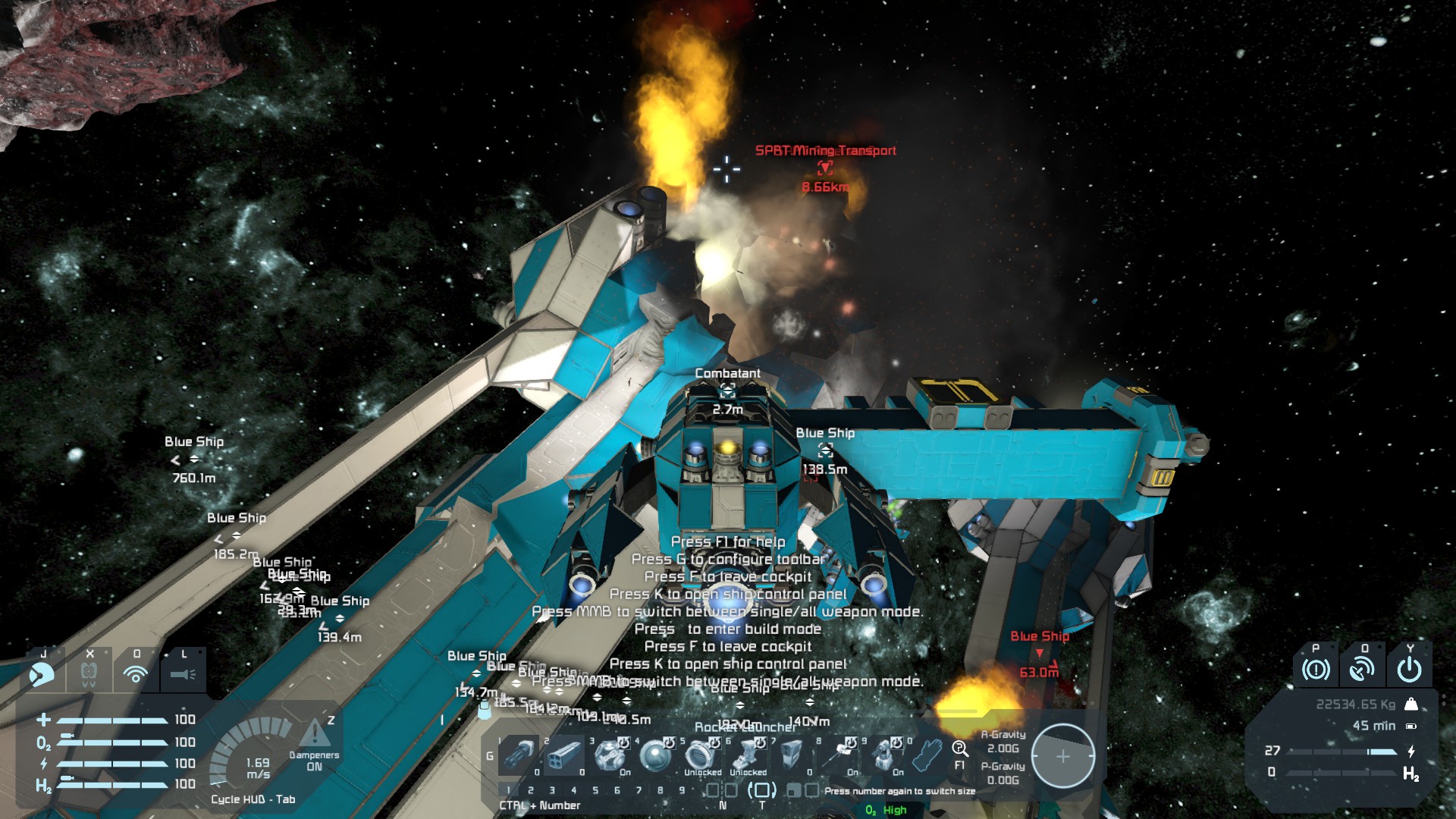Toggle the turret block in slot nine

[882, 756]
